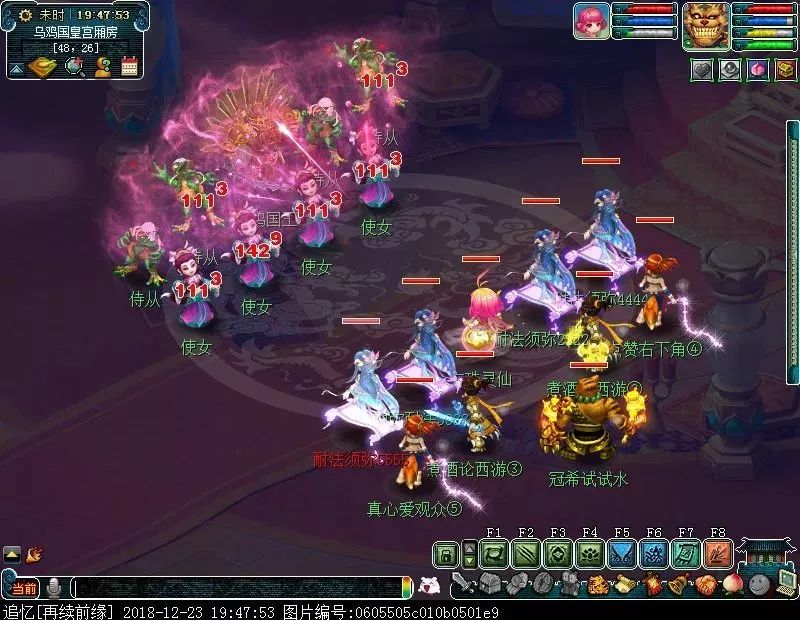
Task: Open the helper icon with question mark
Action: tap(102, 67)
